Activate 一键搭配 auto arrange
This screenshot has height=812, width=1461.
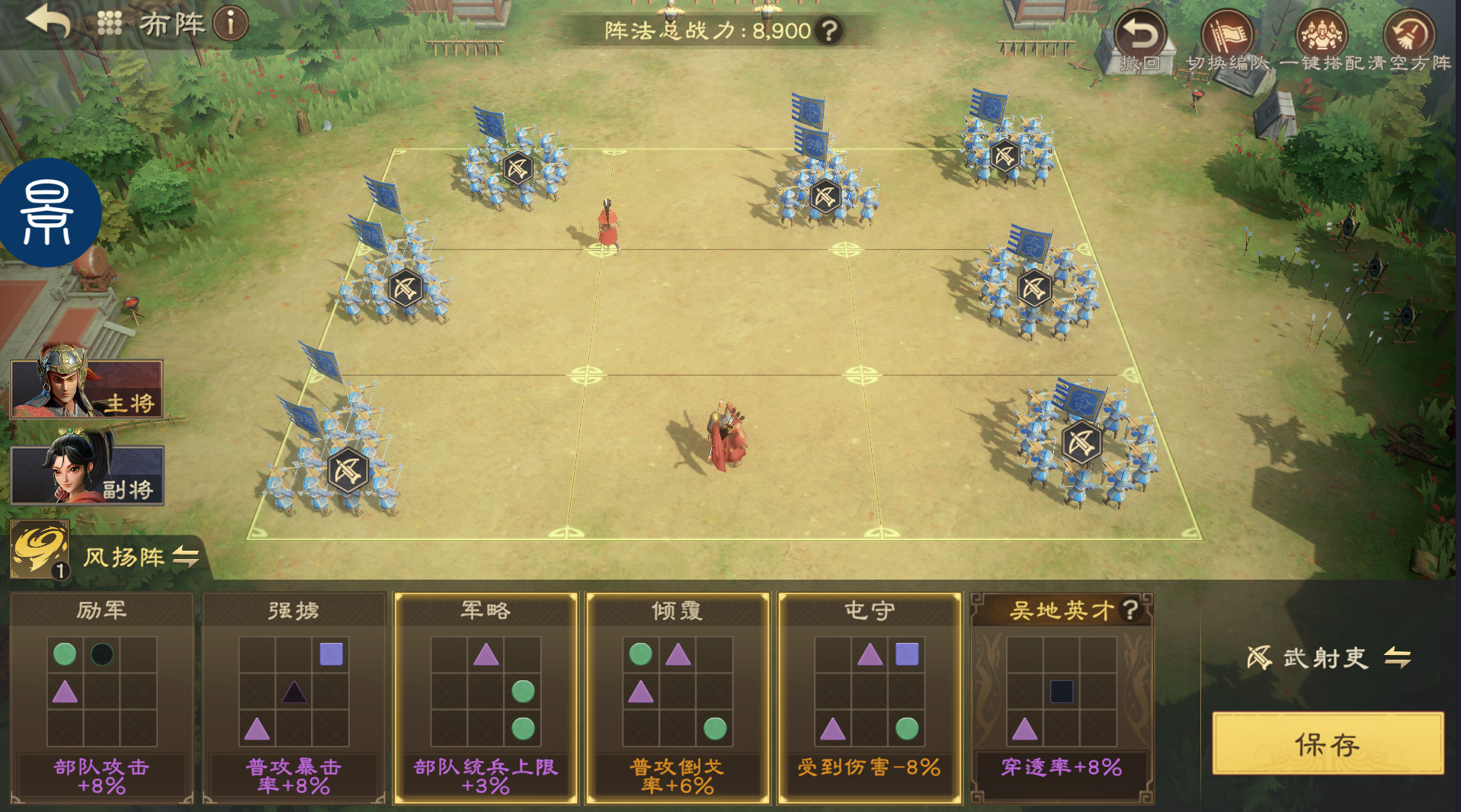[1322, 41]
